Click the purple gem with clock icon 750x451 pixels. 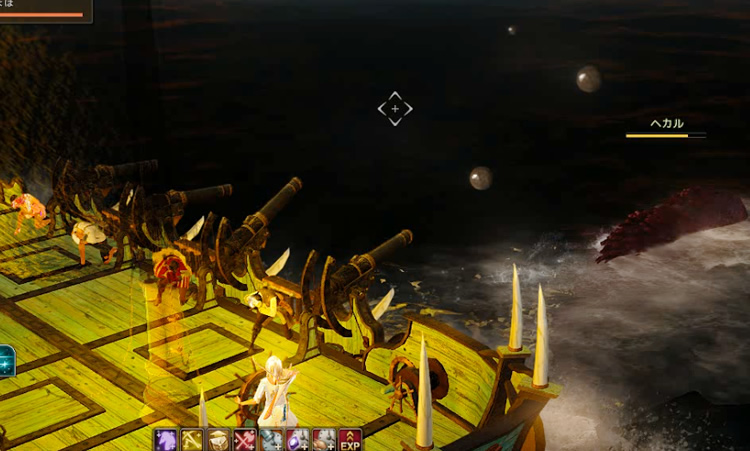297,440
